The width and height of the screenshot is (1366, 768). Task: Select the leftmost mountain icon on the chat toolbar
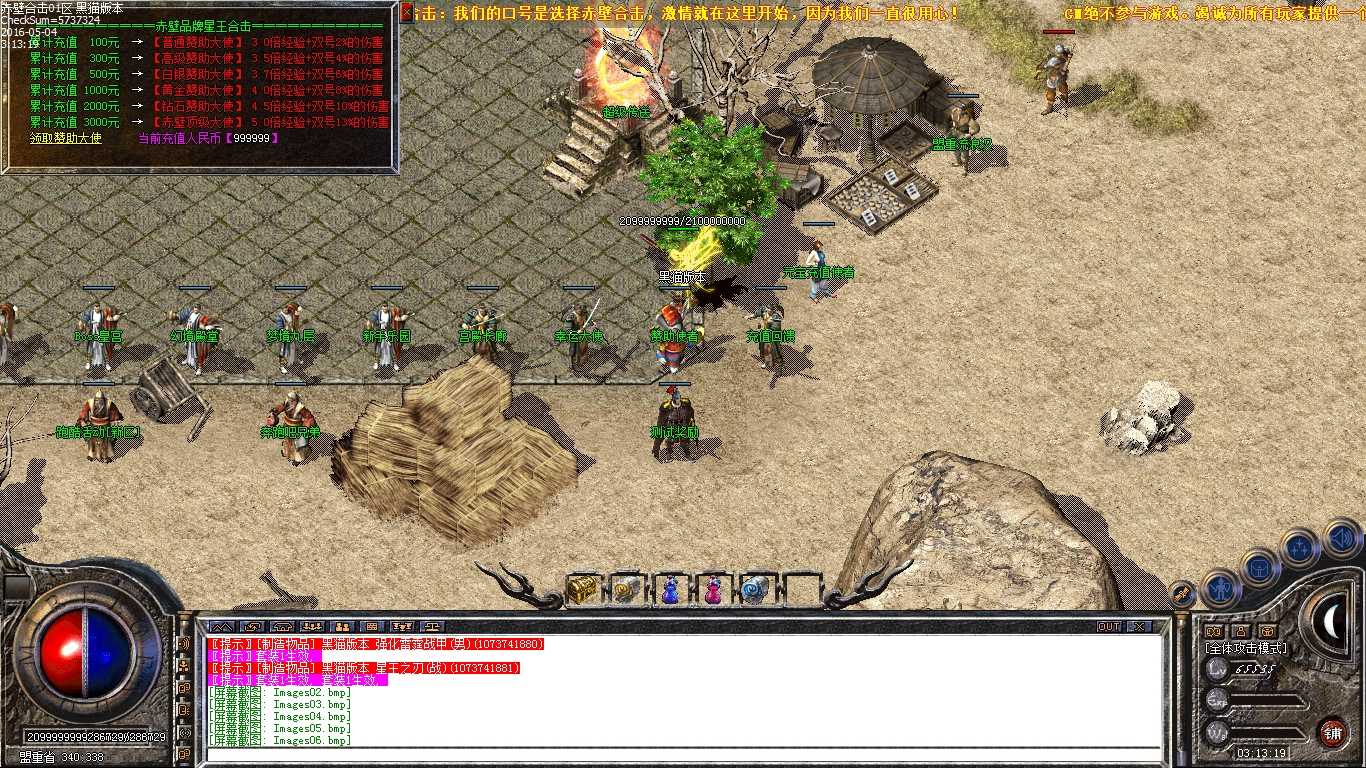coord(220,627)
